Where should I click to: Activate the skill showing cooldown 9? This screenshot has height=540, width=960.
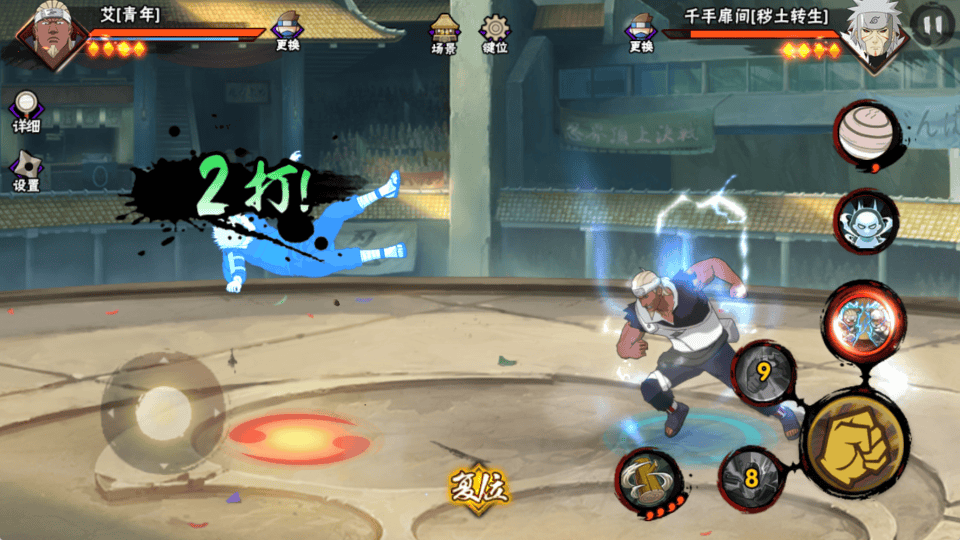[764, 374]
